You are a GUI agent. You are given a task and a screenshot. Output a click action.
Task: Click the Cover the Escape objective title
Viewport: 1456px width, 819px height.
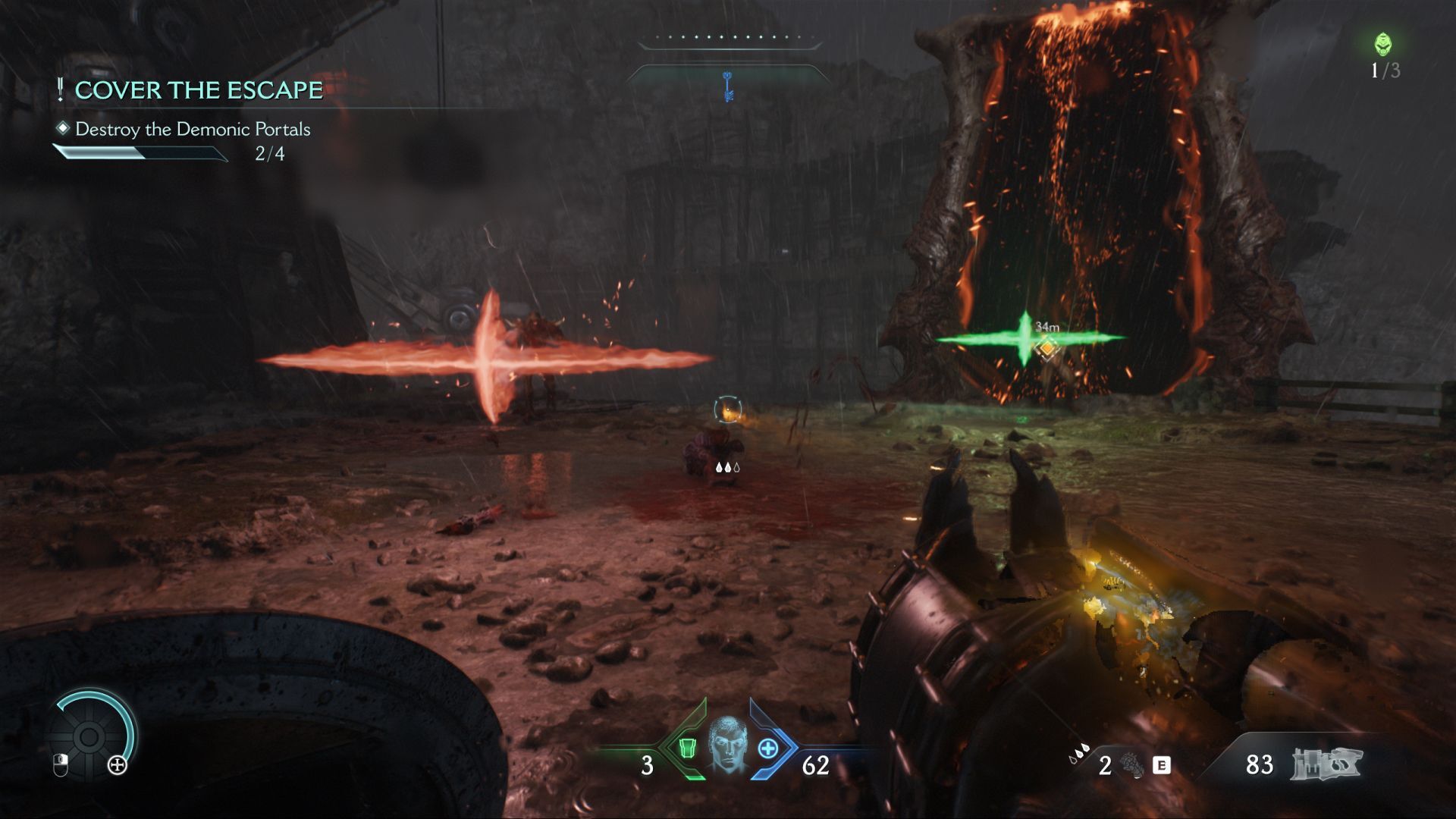[x=198, y=90]
